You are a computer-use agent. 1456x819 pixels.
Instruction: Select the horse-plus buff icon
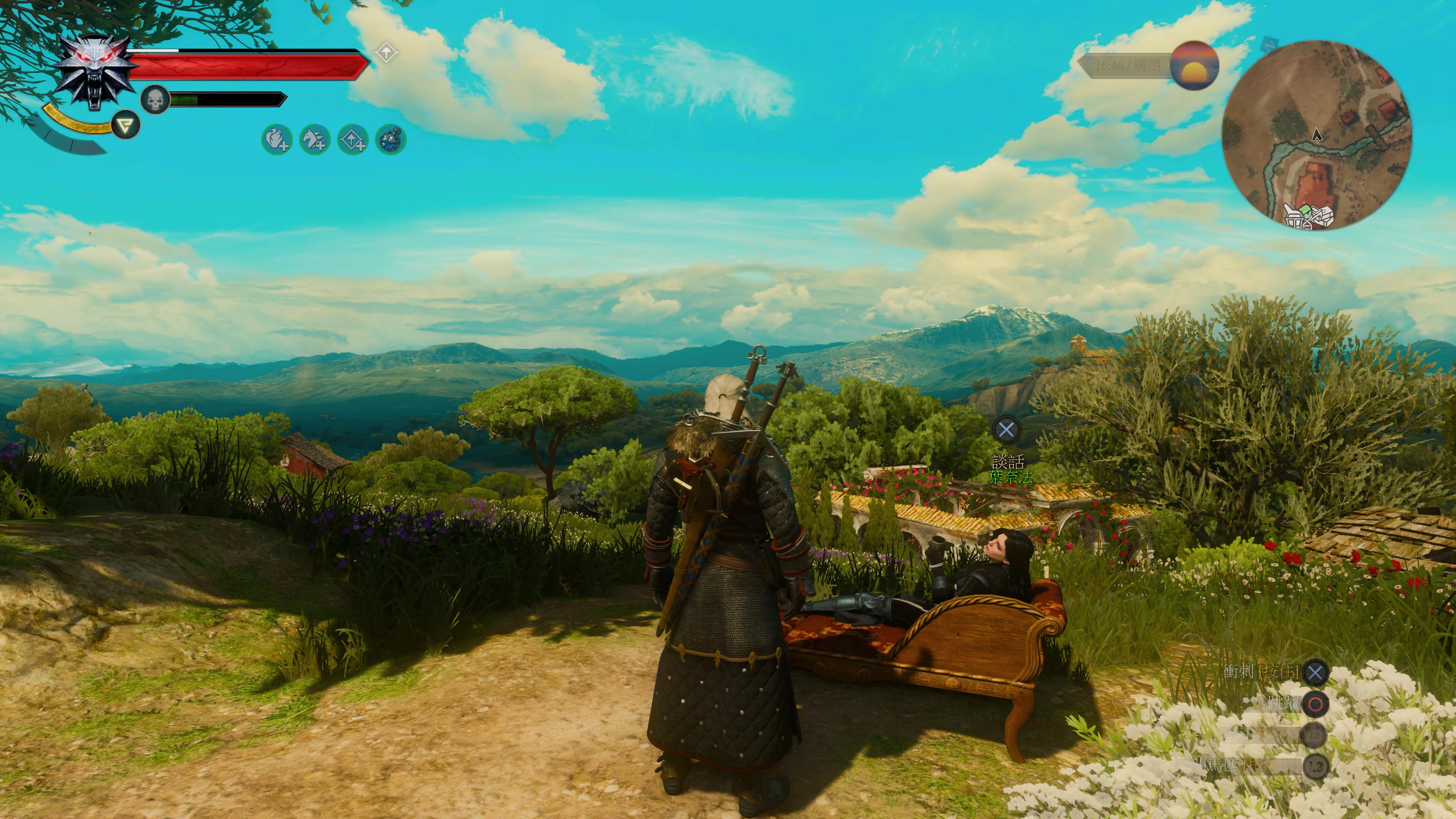click(314, 139)
